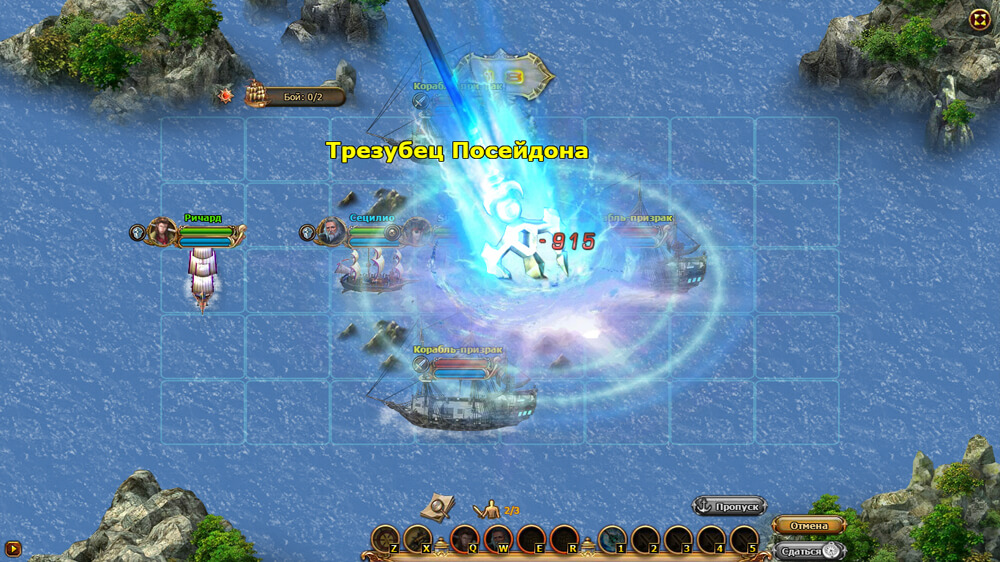This screenshot has height=562, width=1000.
Task: Select the hotbar slot labeled E
Action: [531, 540]
